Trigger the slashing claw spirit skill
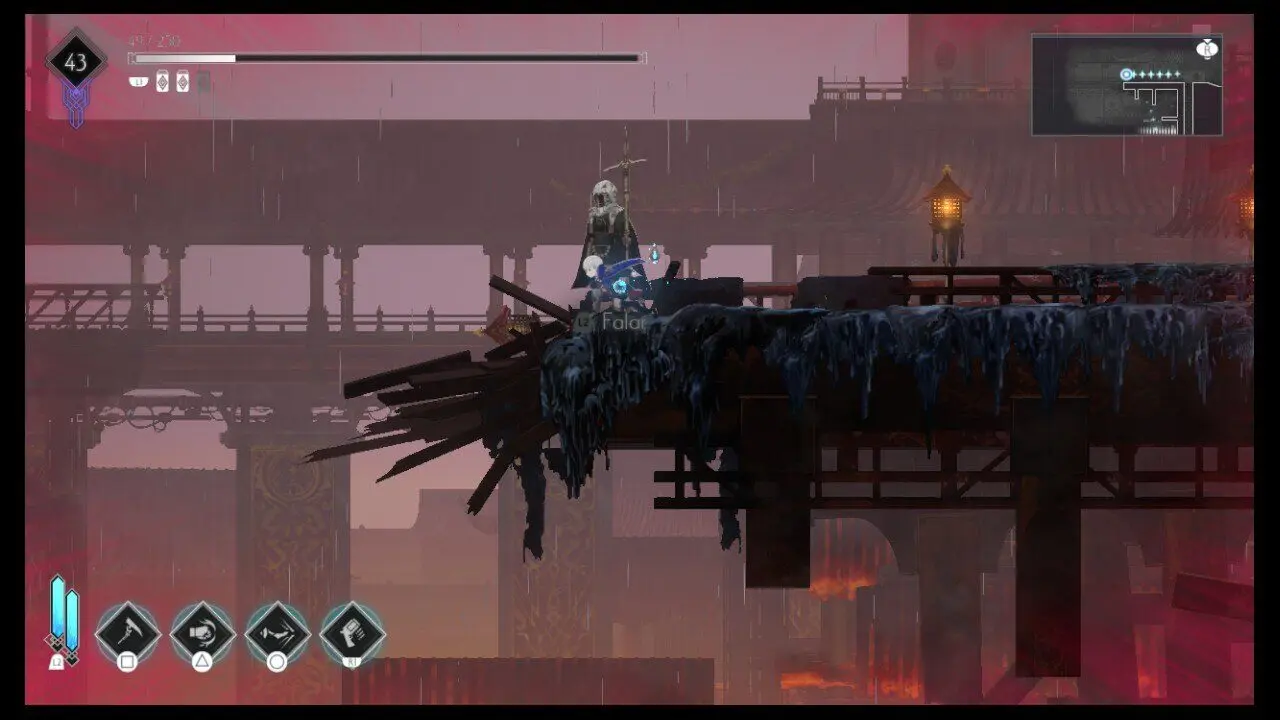Image resolution: width=1280 pixels, height=720 pixels. coord(277,632)
